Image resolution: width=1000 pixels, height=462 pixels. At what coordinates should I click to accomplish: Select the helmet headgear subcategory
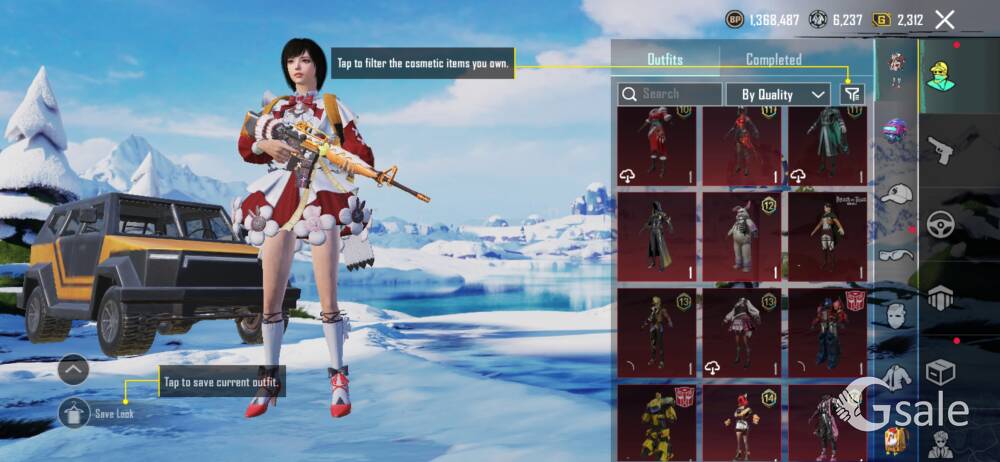pos(896,132)
